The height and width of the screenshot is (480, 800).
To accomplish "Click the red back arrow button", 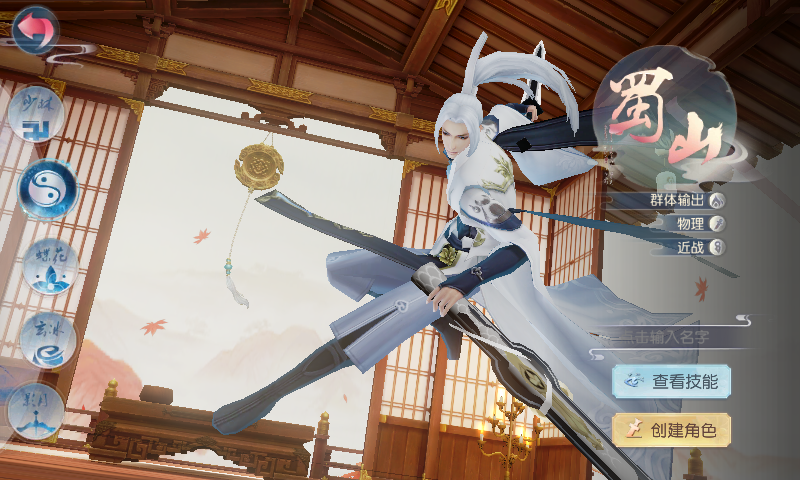I will [33, 31].
